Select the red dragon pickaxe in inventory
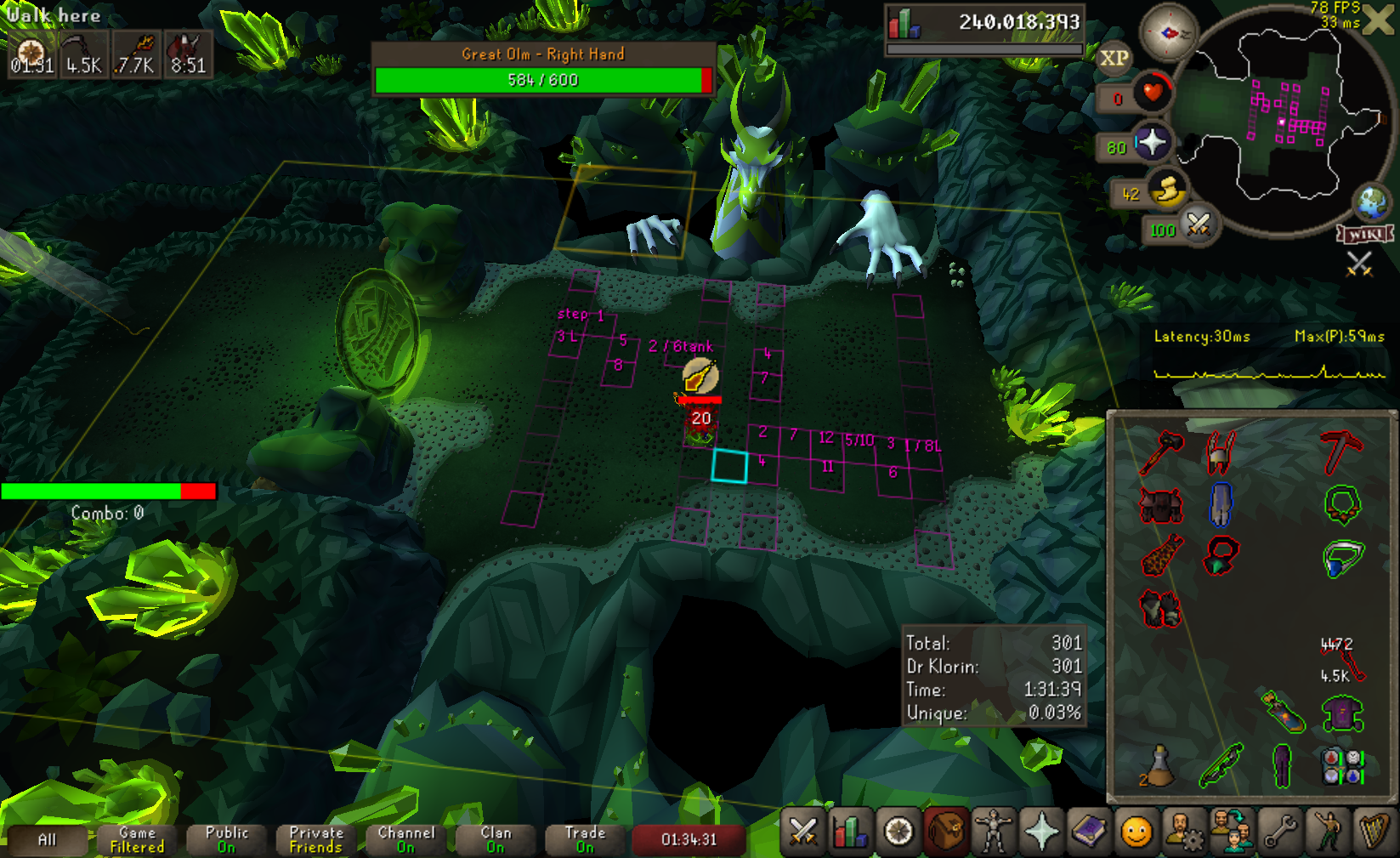This screenshot has height=858, width=1400. pos(1341,452)
